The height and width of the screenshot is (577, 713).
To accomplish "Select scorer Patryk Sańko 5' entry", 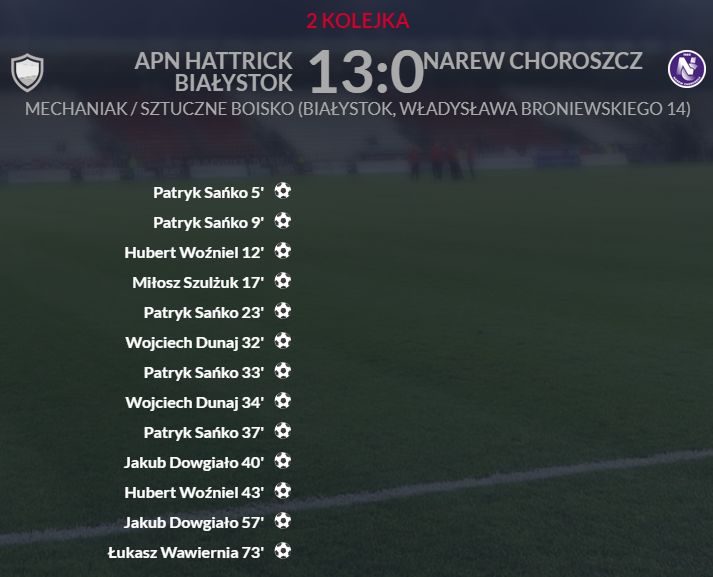I will pyautogui.click(x=208, y=192).
